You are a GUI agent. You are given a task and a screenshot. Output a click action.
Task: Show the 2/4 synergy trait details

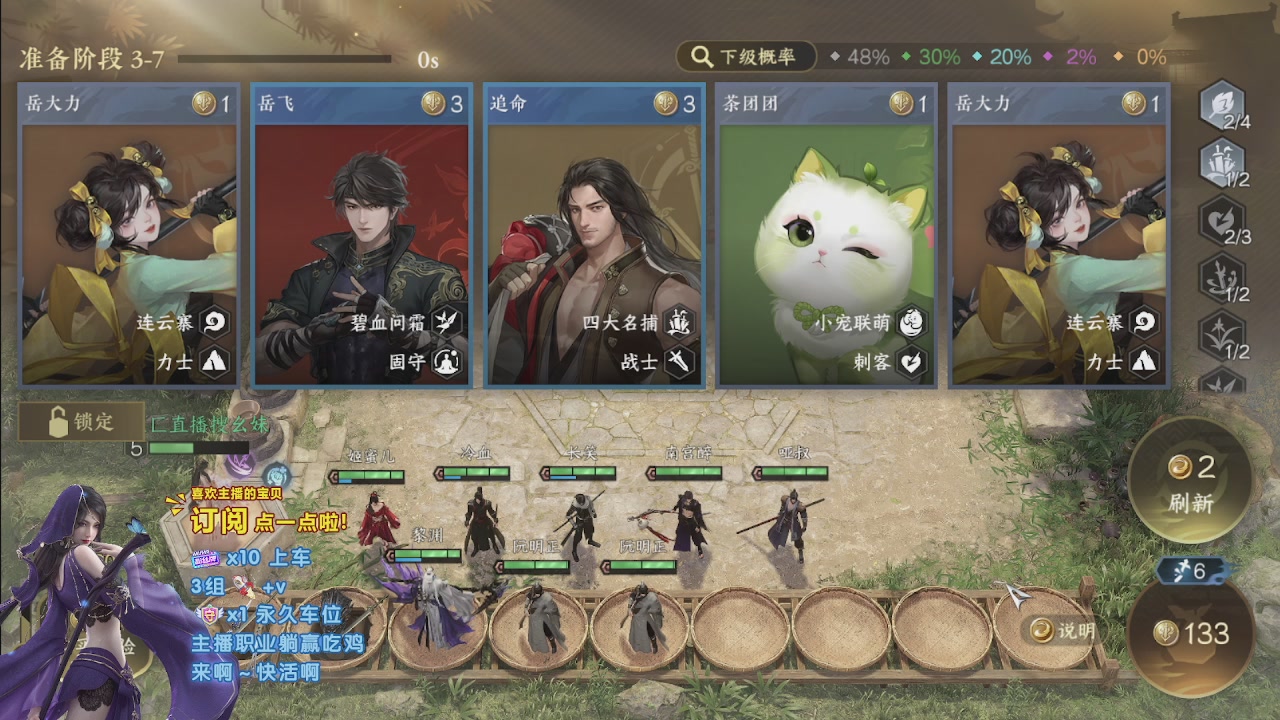(x=1222, y=108)
